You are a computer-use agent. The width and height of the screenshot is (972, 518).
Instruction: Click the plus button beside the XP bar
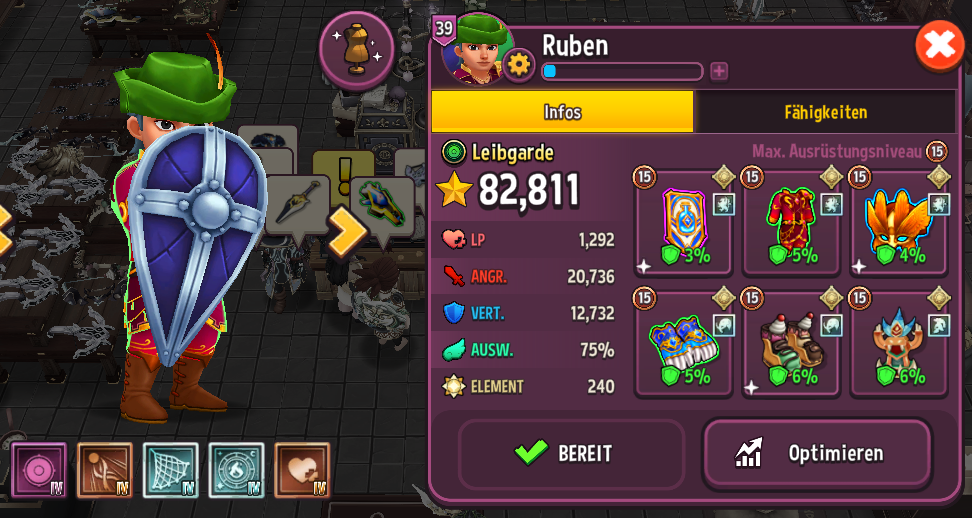pyautogui.click(x=719, y=71)
